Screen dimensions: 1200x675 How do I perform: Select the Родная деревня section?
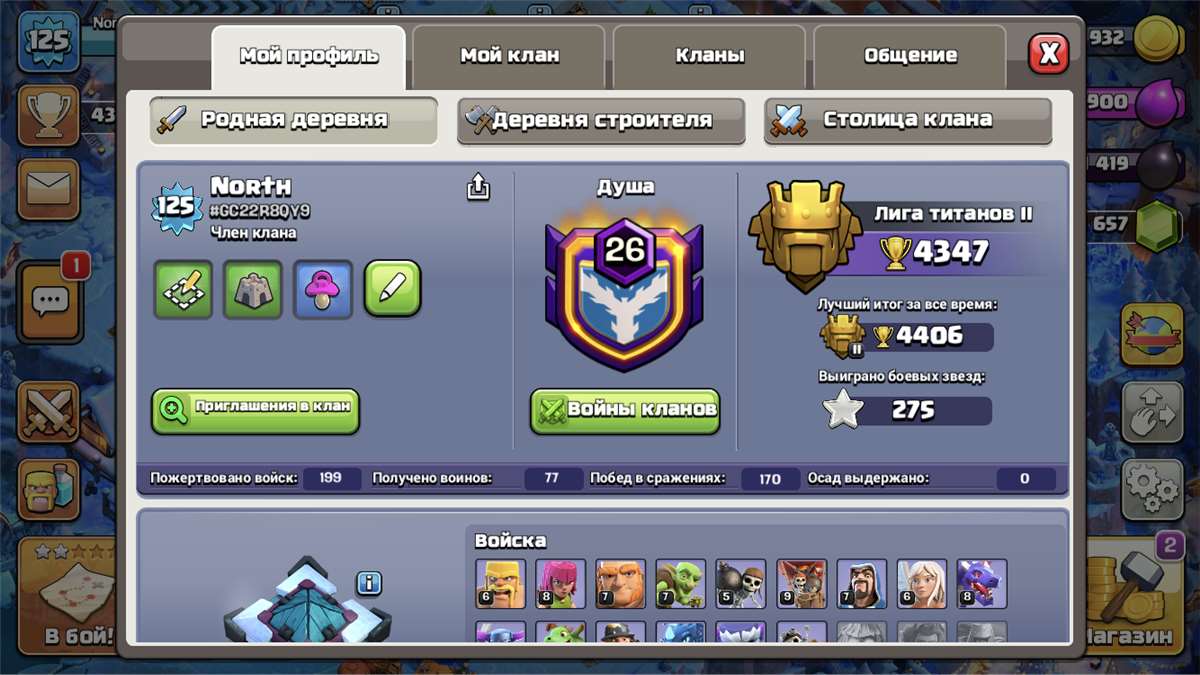pyautogui.click(x=294, y=120)
